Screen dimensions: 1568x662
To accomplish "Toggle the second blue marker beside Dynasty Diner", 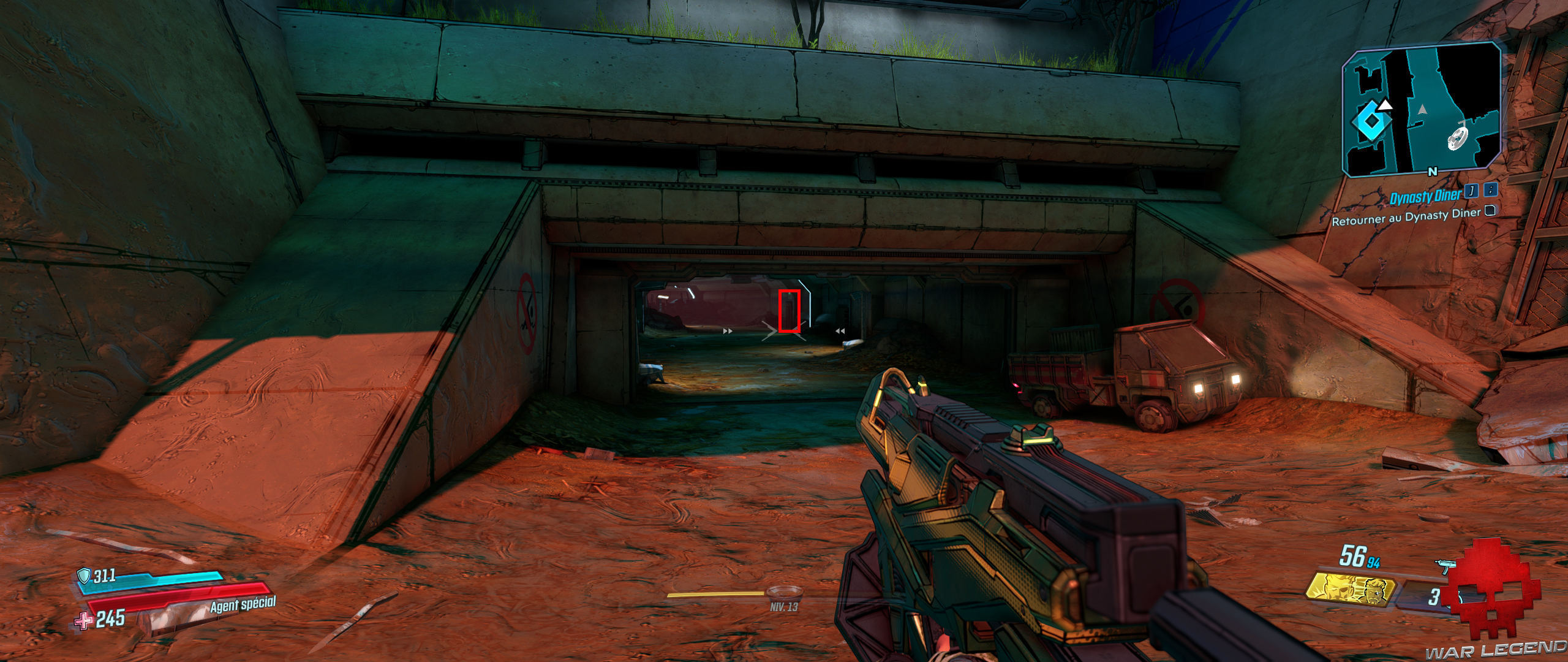I will (x=1491, y=191).
